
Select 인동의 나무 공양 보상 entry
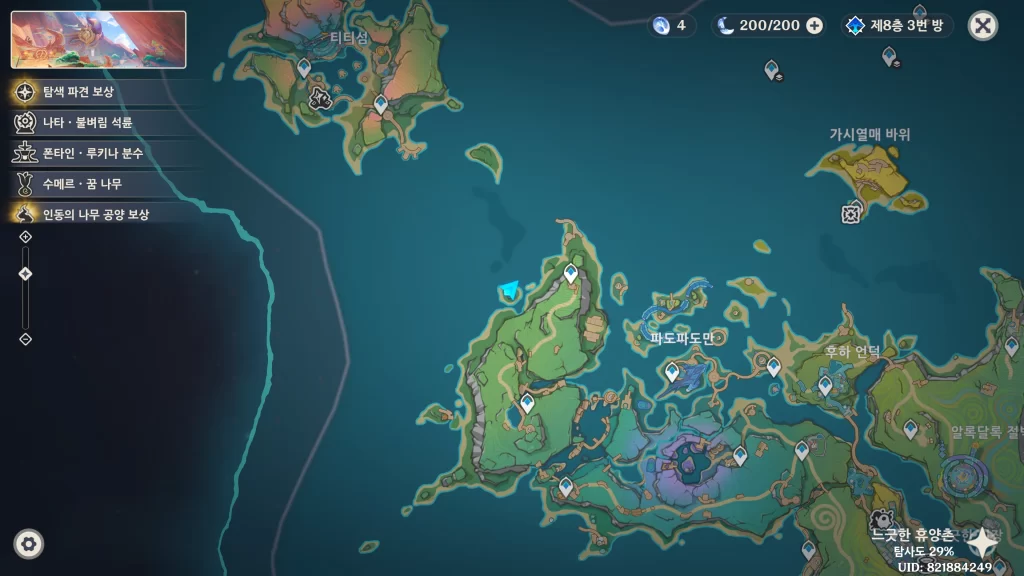[95, 214]
